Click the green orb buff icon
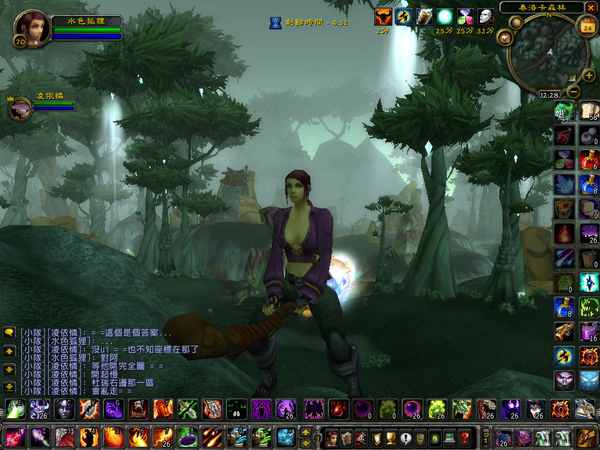This screenshot has height=450, width=600. coord(444,16)
